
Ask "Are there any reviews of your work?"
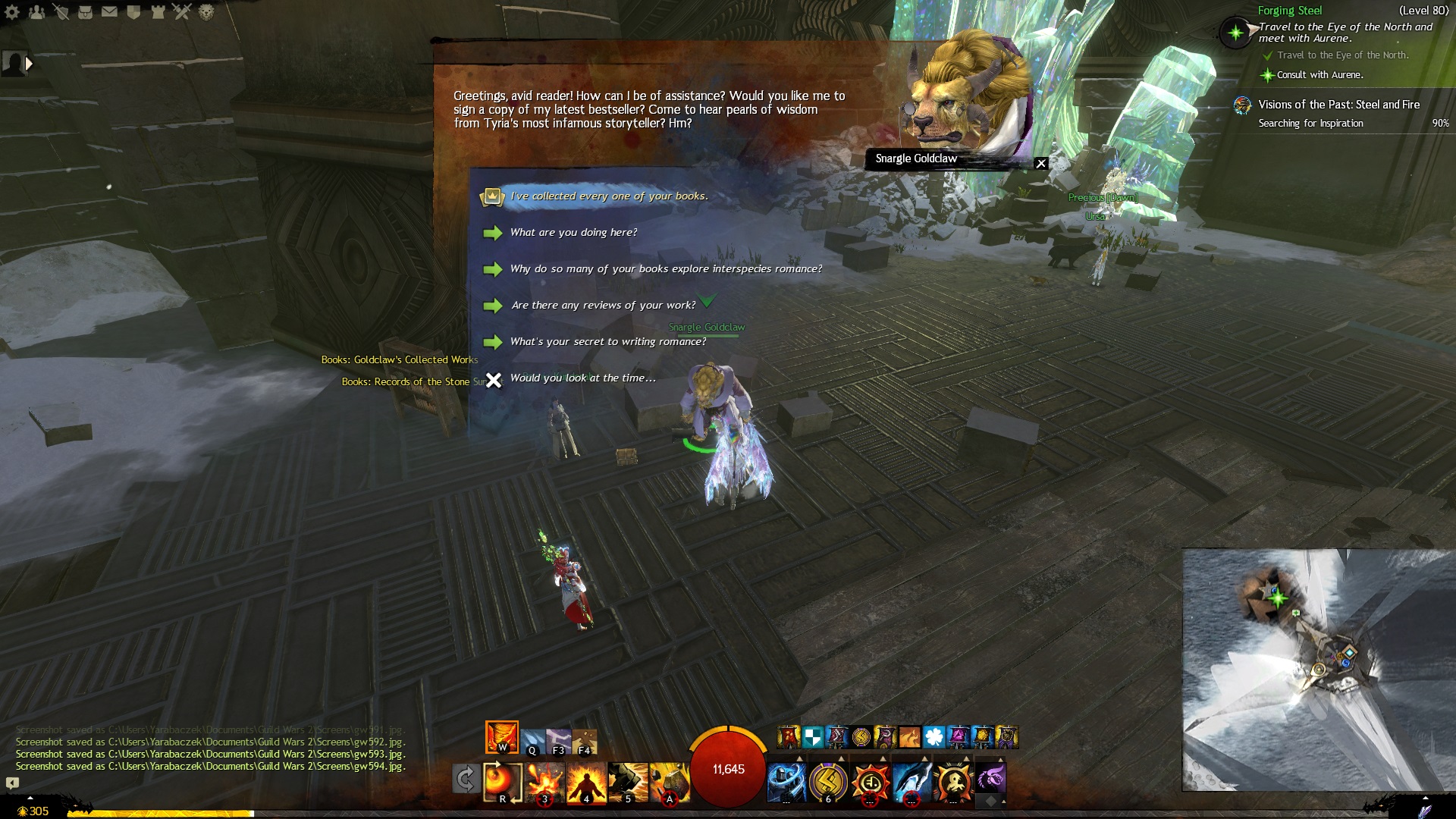point(603,306)
